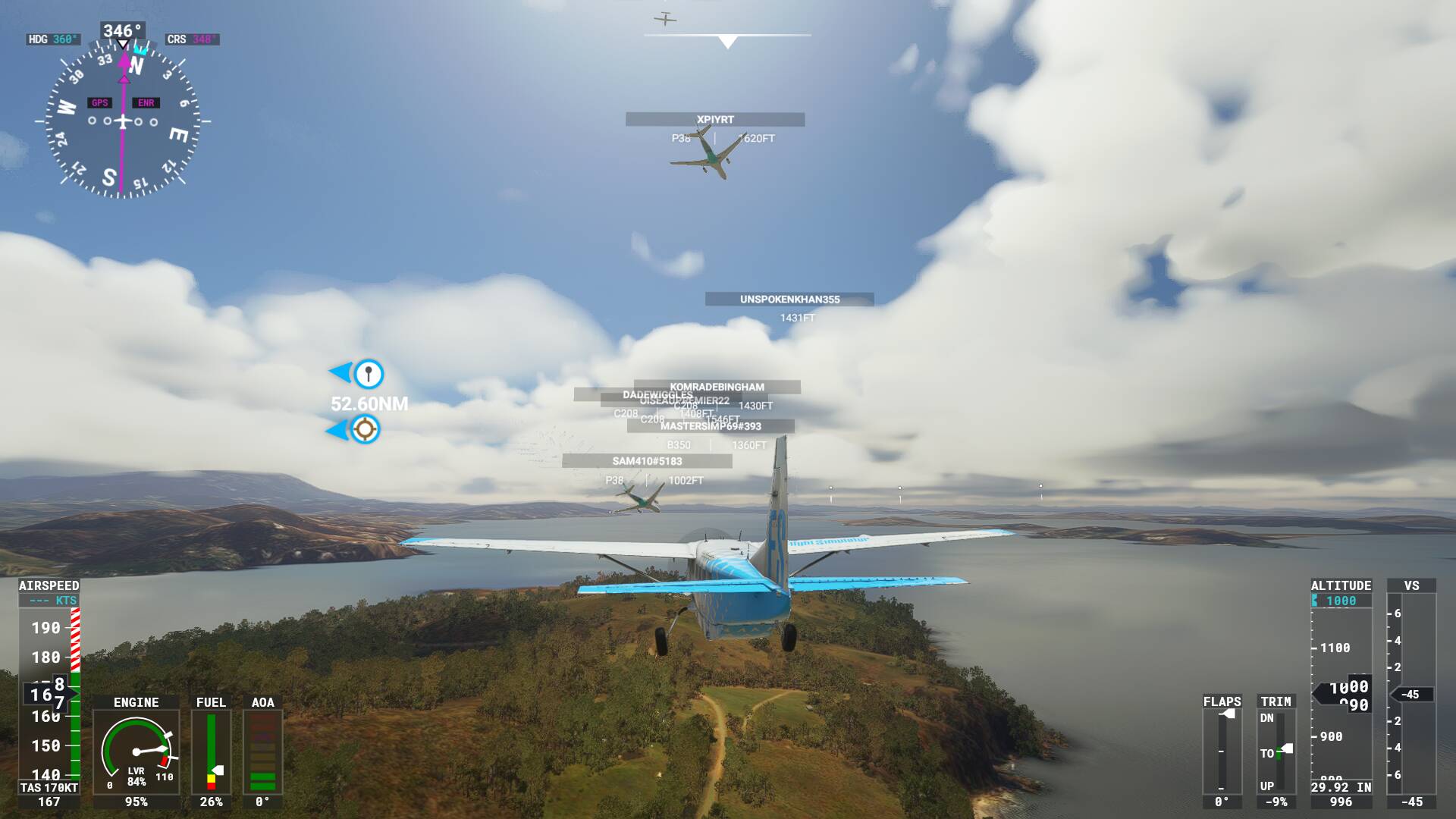Click the compass heading indicator dial

[123, 121]
